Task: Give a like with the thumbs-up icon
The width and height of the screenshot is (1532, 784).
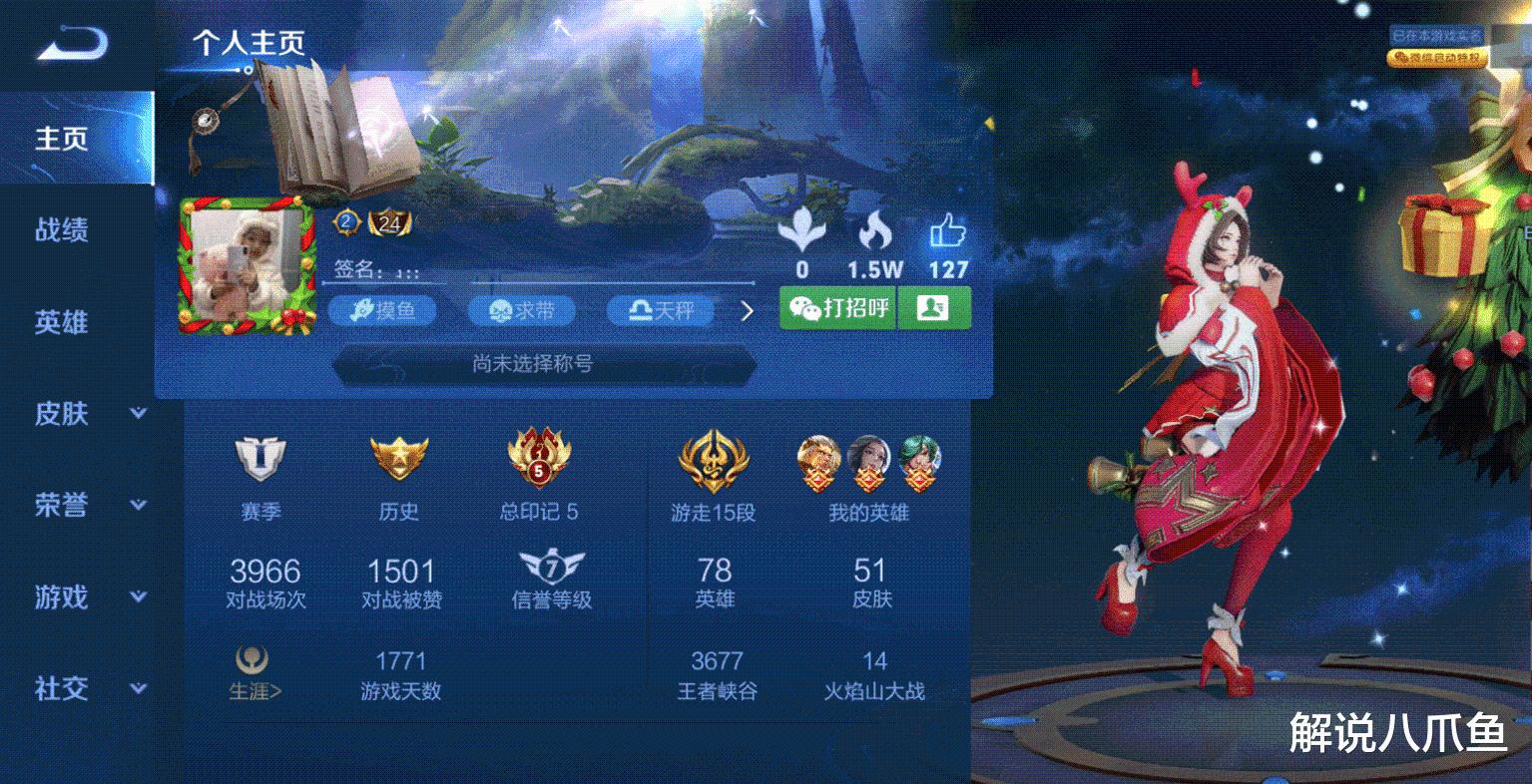Action: [x=947, y=234]
